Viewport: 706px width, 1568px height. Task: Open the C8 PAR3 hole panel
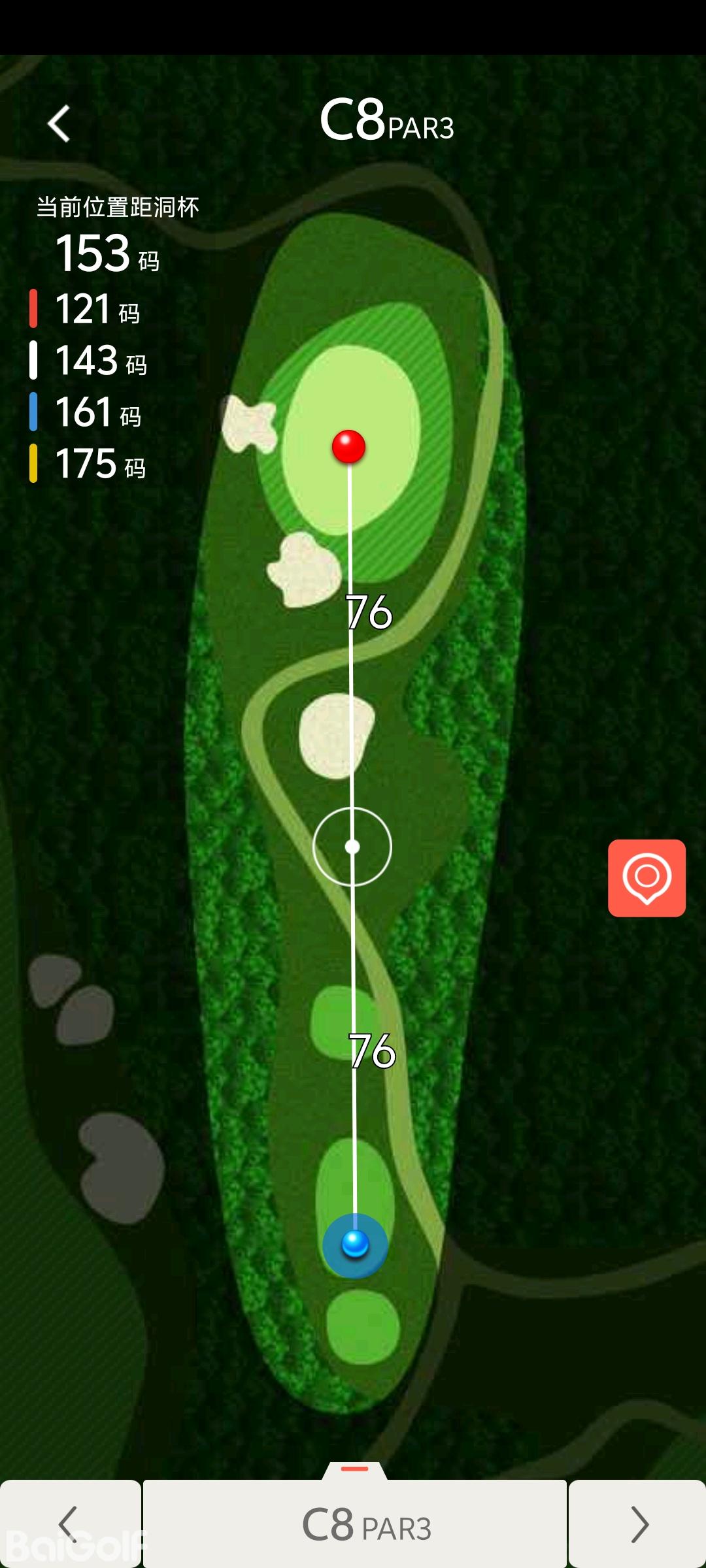click(355, 1524)
